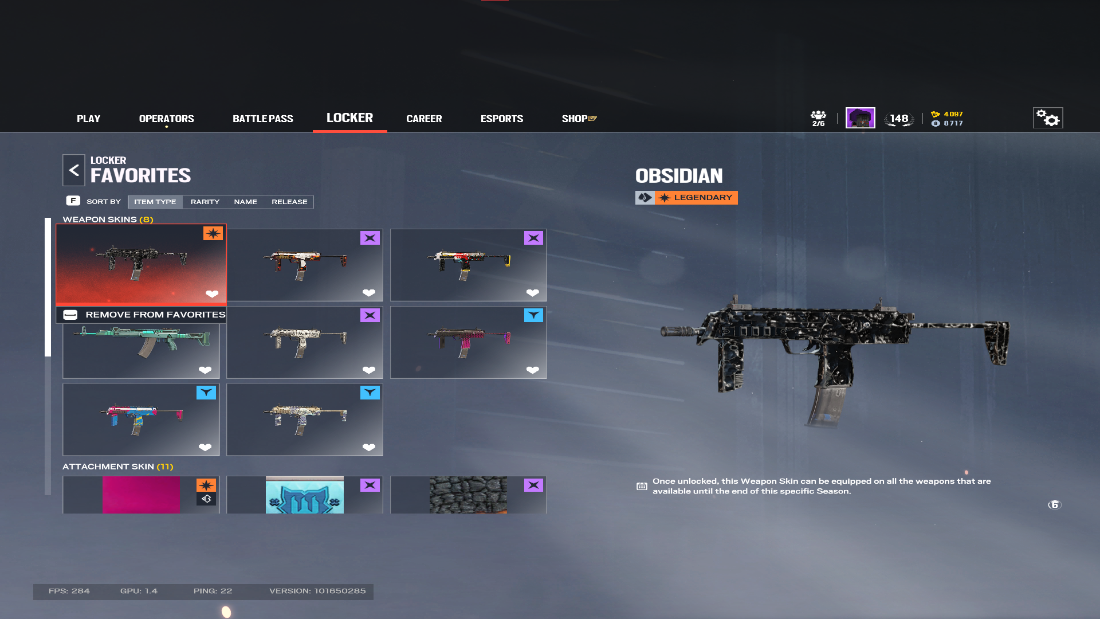Select the highlighted Obsidian weapon skin tile
This screenshot has width=1100, height=619.
click(x=141, y=264)
